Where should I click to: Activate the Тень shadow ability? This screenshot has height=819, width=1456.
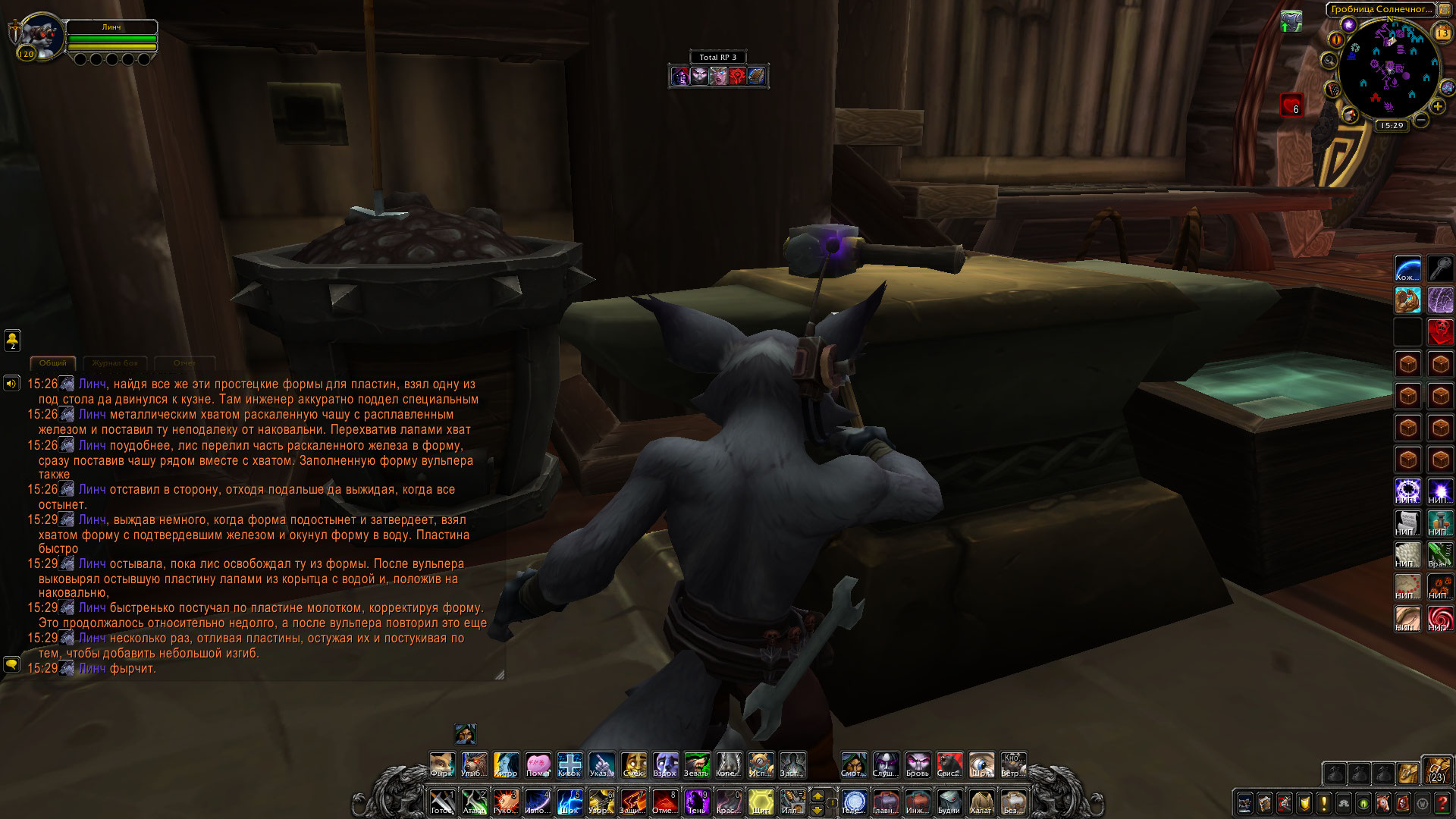tap(696, 802)
